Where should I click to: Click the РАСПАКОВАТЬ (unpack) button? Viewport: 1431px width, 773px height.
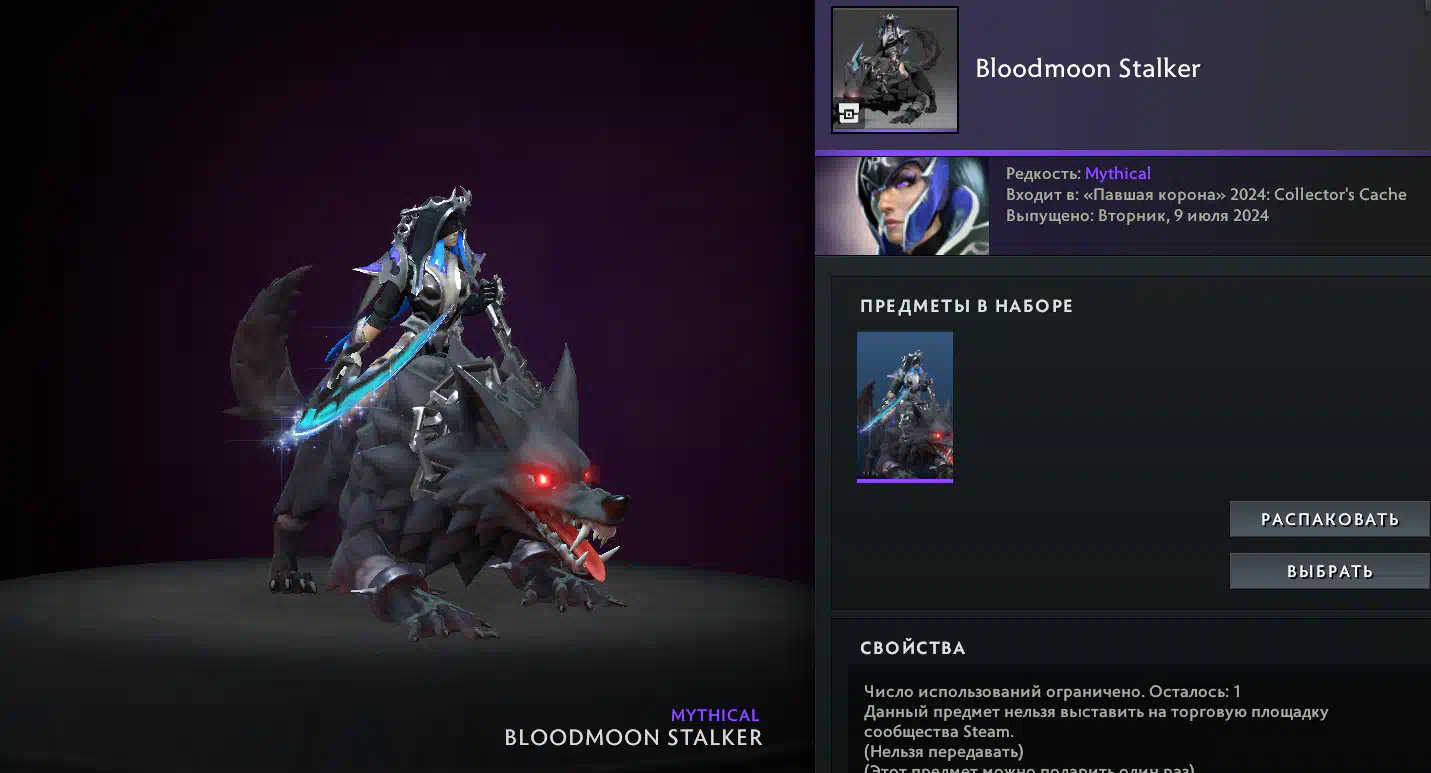click(x=1329, y=519)
